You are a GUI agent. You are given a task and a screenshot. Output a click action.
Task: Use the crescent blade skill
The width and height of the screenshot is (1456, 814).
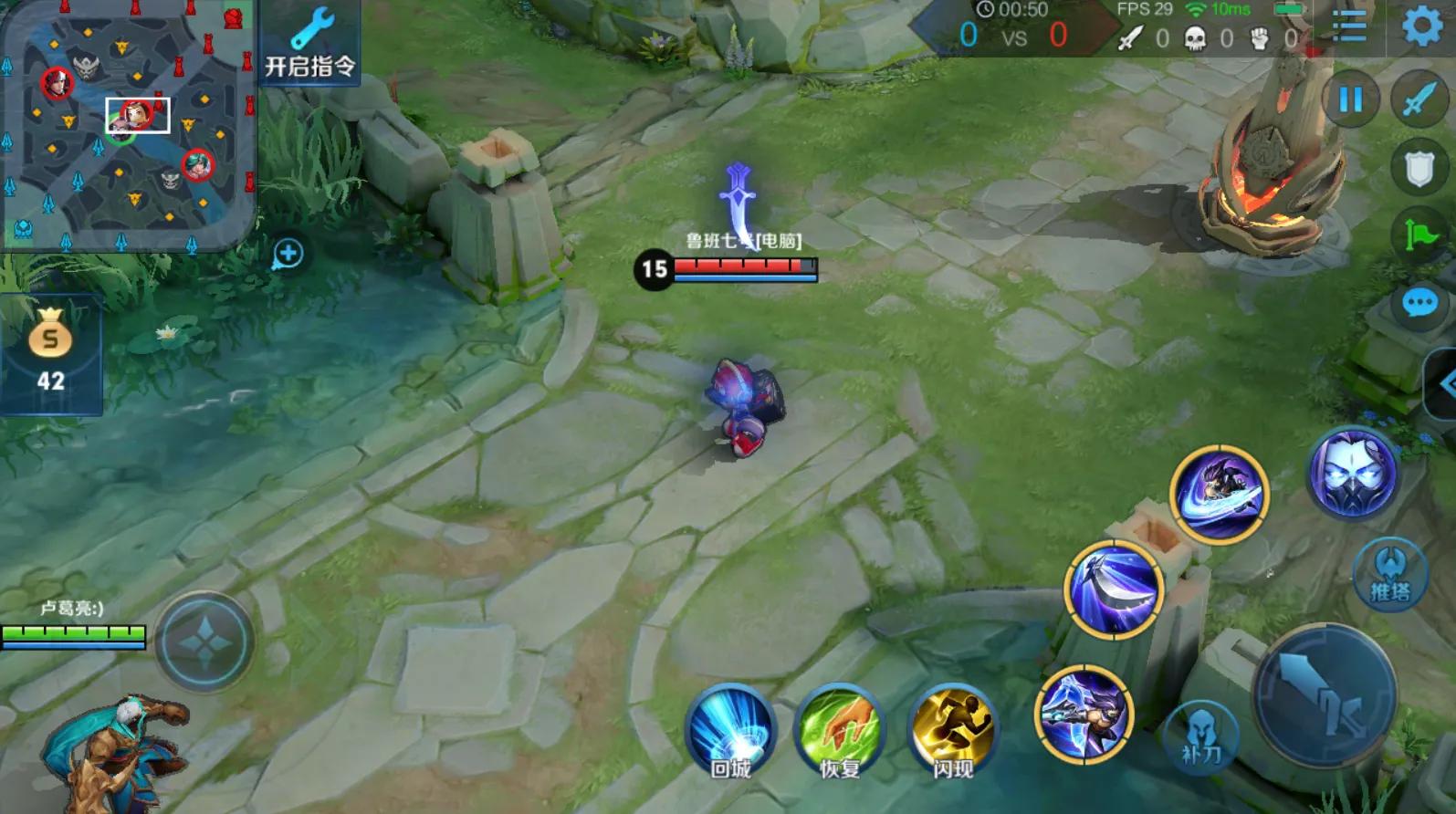[x=1114, y=589]
